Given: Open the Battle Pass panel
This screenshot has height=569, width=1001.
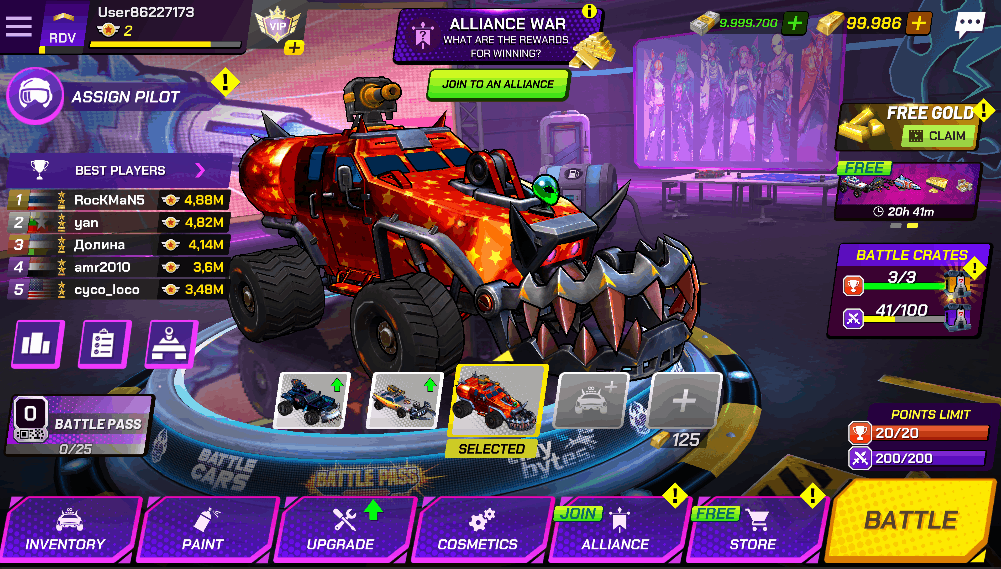Looking at the screenshot, I should [x=82, y=423].
